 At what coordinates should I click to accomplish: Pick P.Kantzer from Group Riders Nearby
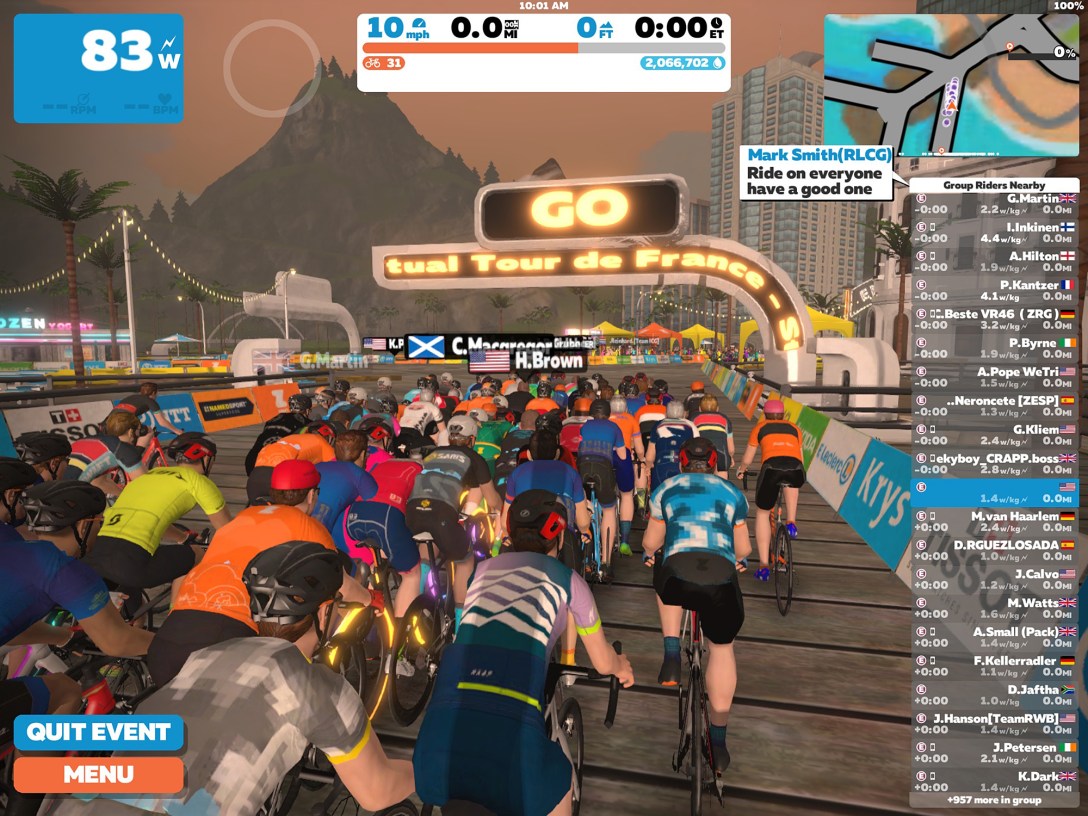[x=994, y=291]
